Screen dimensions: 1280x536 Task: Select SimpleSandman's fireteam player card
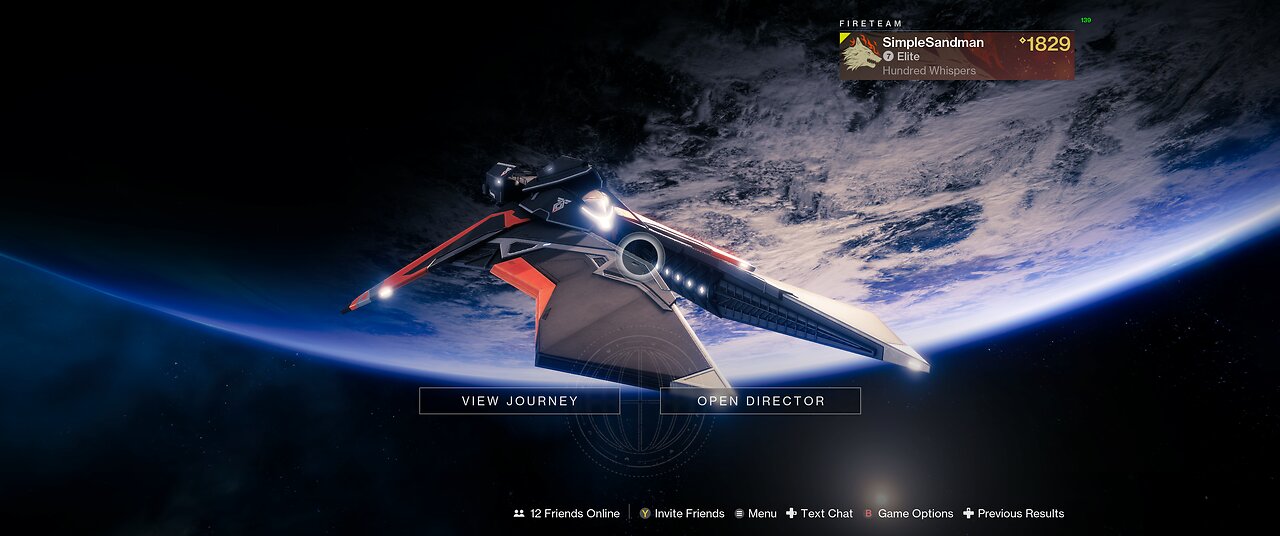(956, 56)
